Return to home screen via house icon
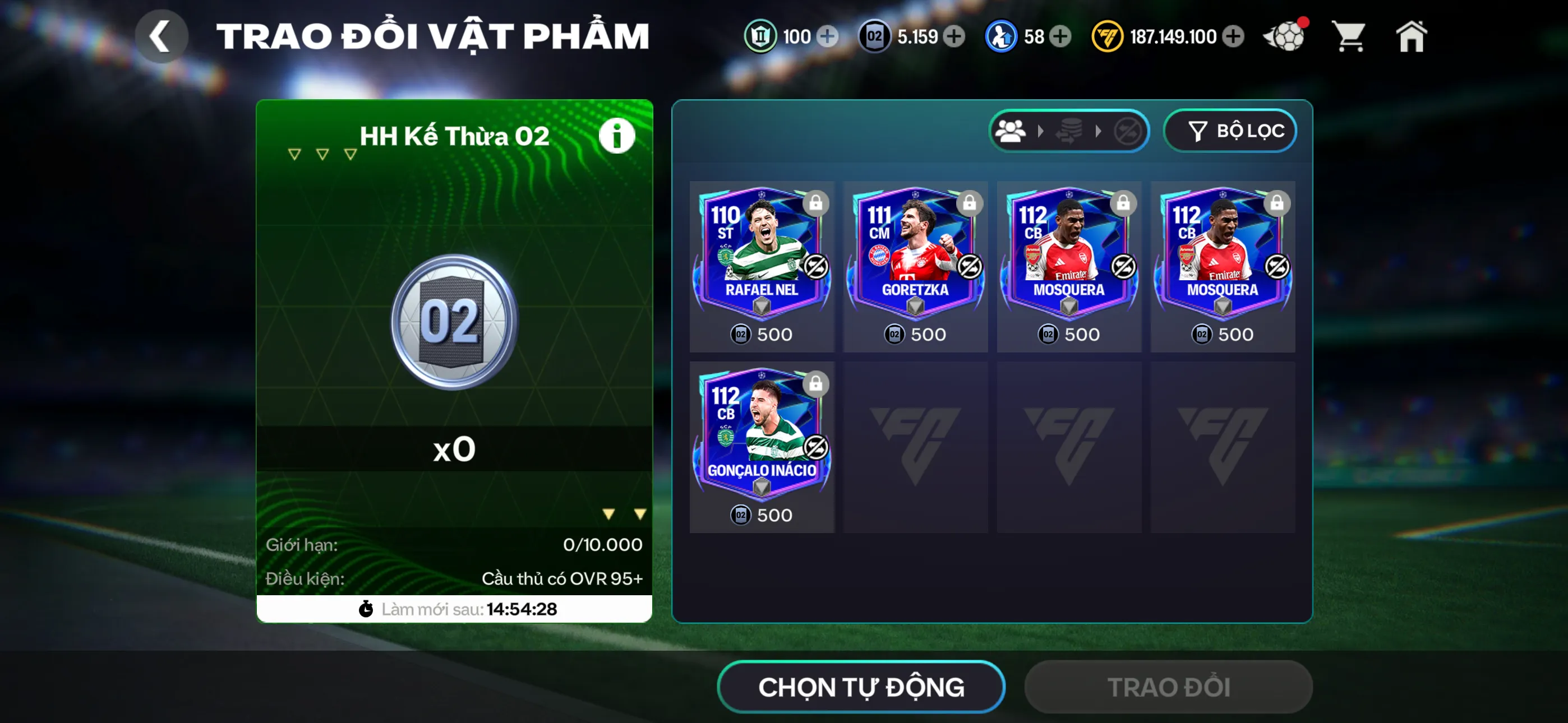The height and width of the screenshot is (723, 1568). (1412, 36)
